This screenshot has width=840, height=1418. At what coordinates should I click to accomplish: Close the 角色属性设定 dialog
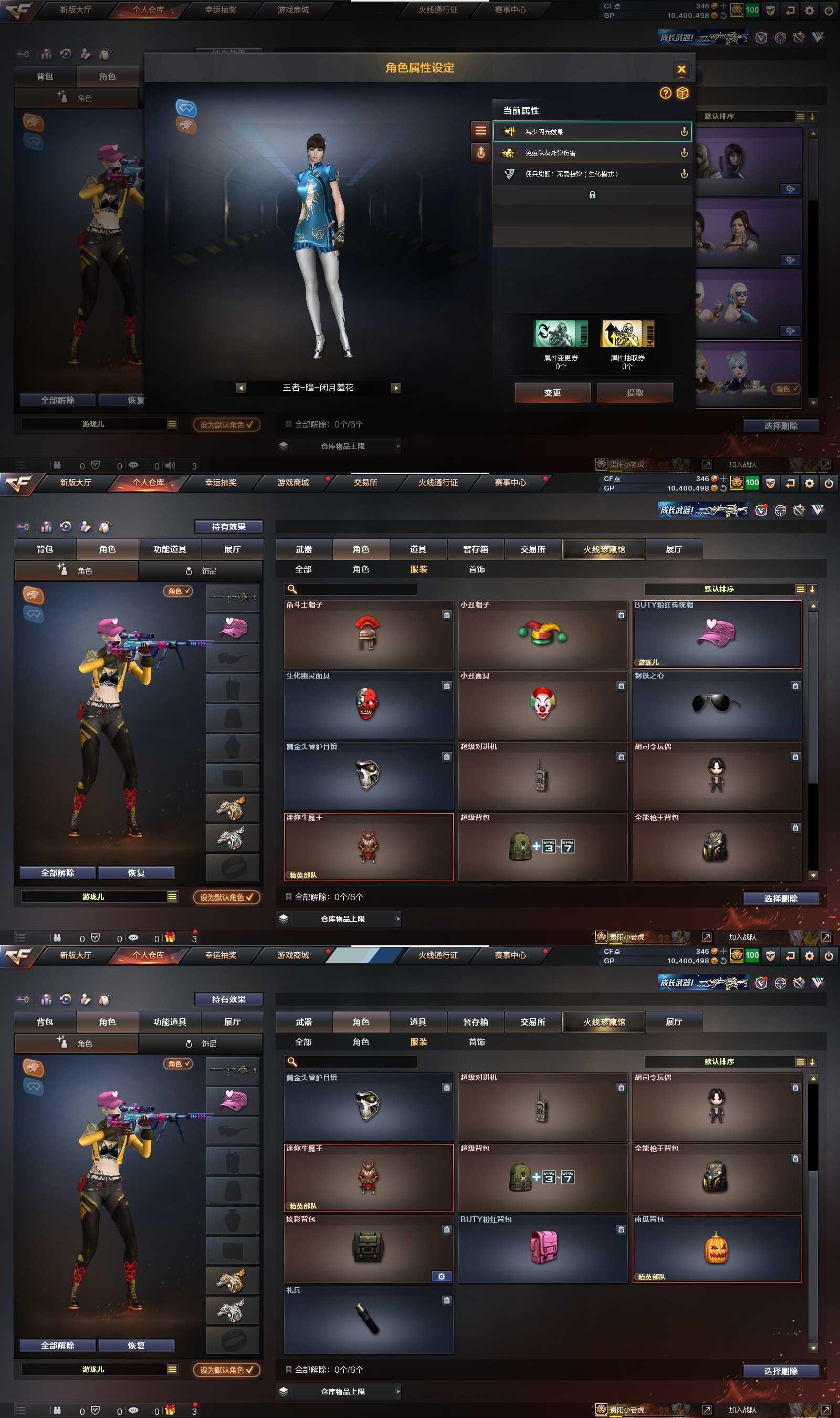(681, 69)
